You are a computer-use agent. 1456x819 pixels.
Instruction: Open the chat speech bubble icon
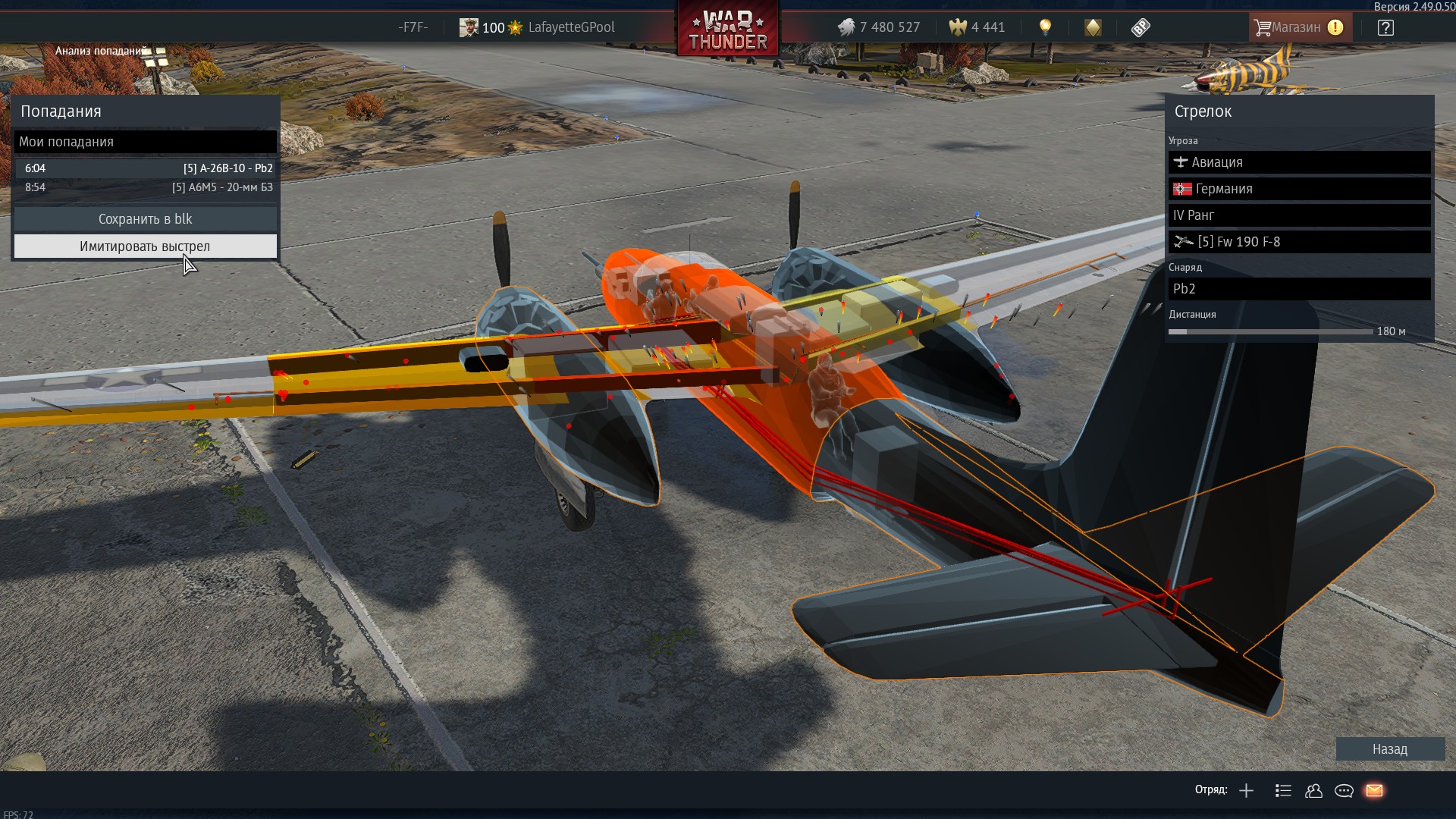point(1344,791)
